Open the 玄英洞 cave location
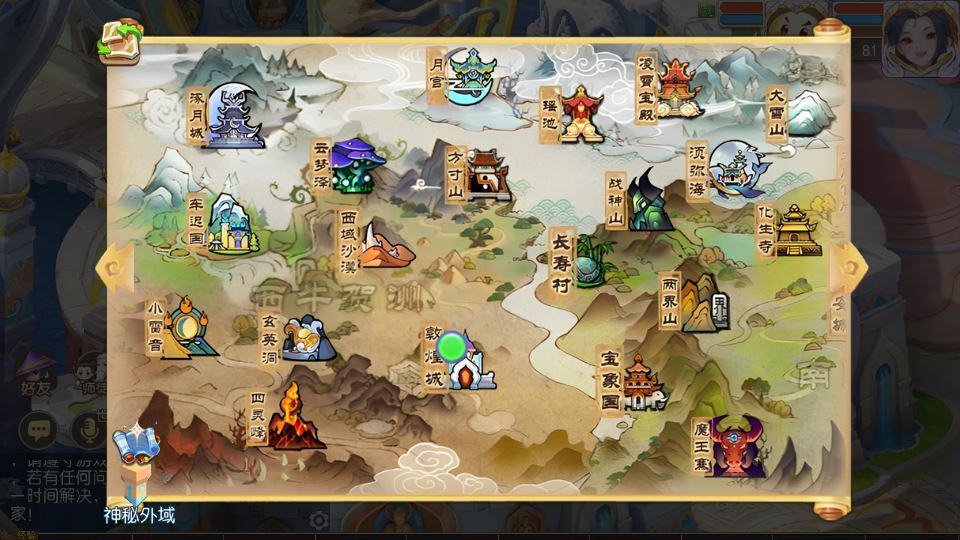Viewport: 960px width, 540px height. coord(303,338)
